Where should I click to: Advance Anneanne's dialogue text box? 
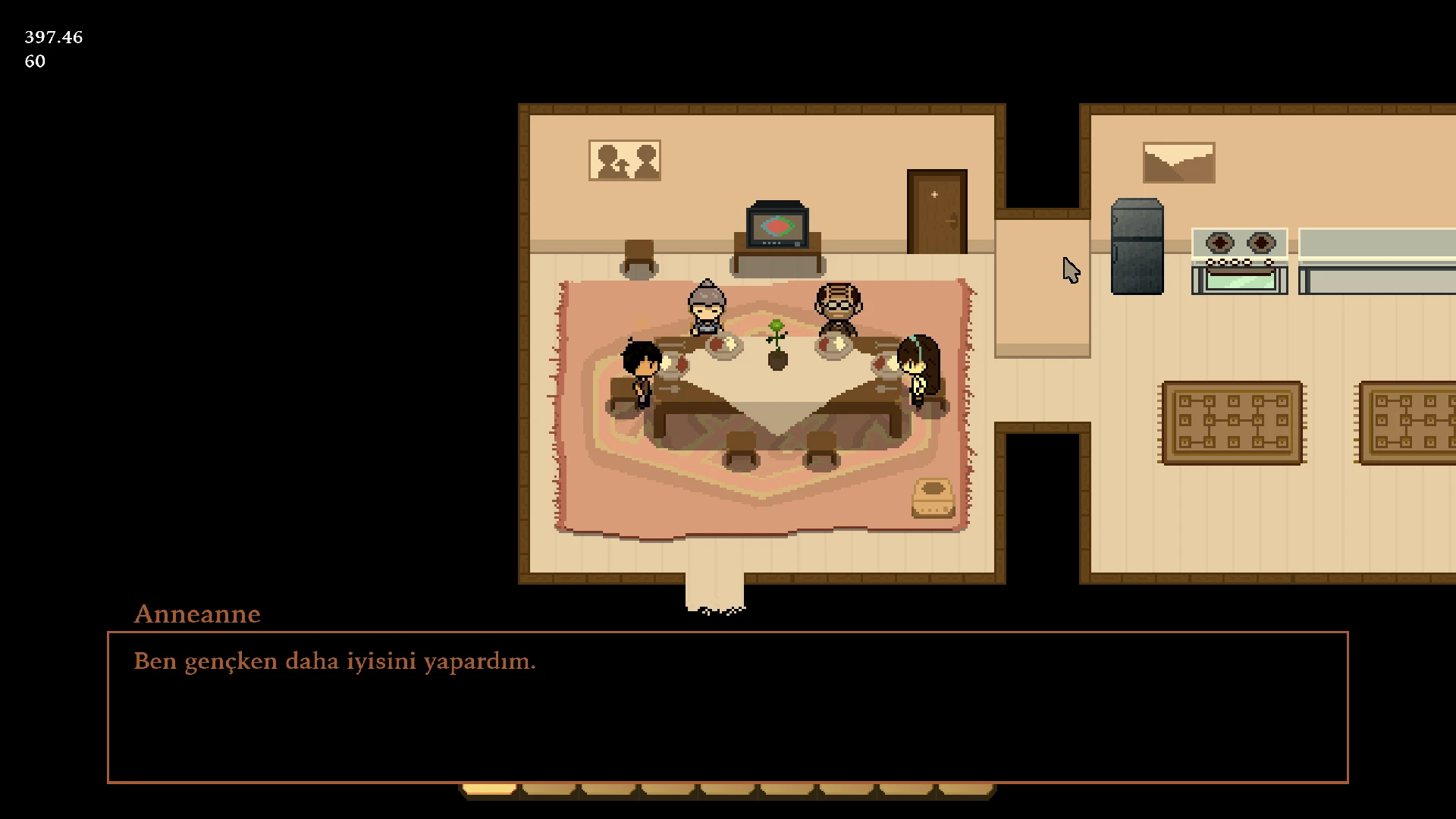tap(727, 707)
